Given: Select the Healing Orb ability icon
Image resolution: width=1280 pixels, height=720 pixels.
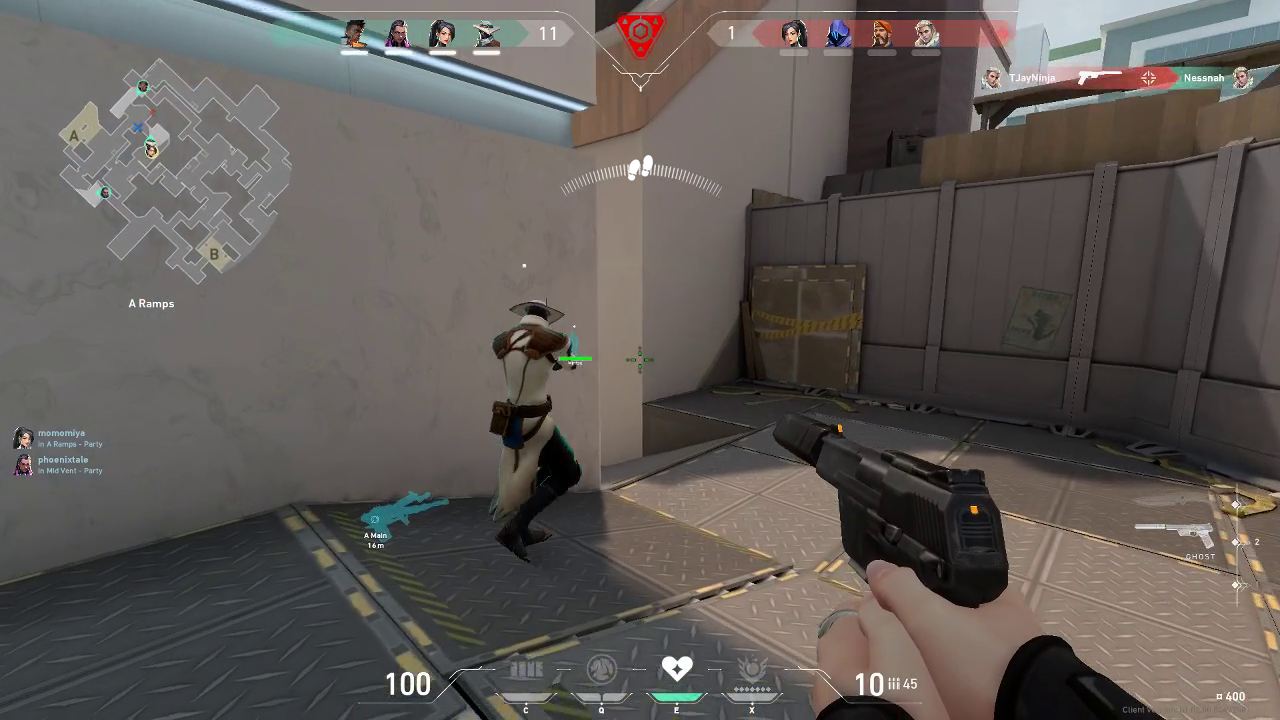Looking at the screenshot, I should tap(678, 670).
